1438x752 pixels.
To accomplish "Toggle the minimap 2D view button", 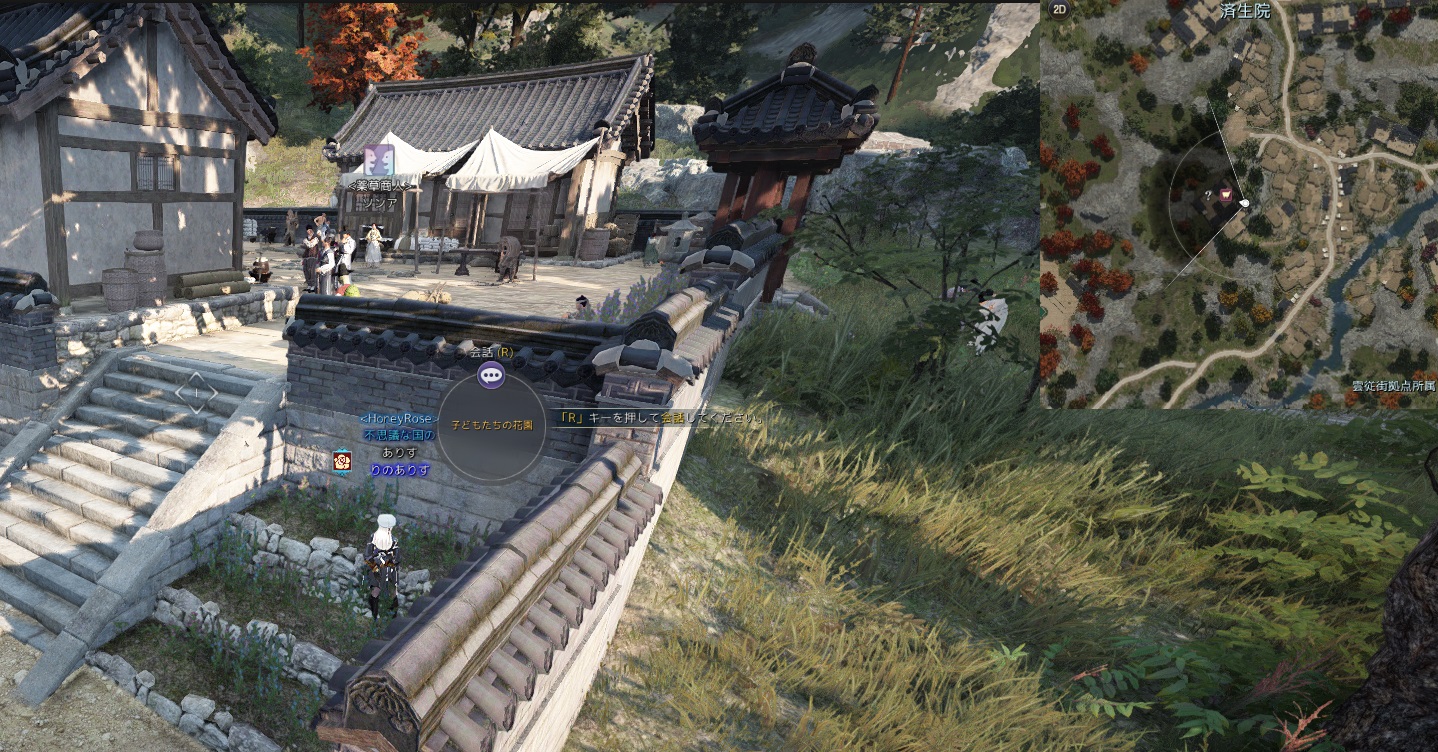I will click(1058, 11).
